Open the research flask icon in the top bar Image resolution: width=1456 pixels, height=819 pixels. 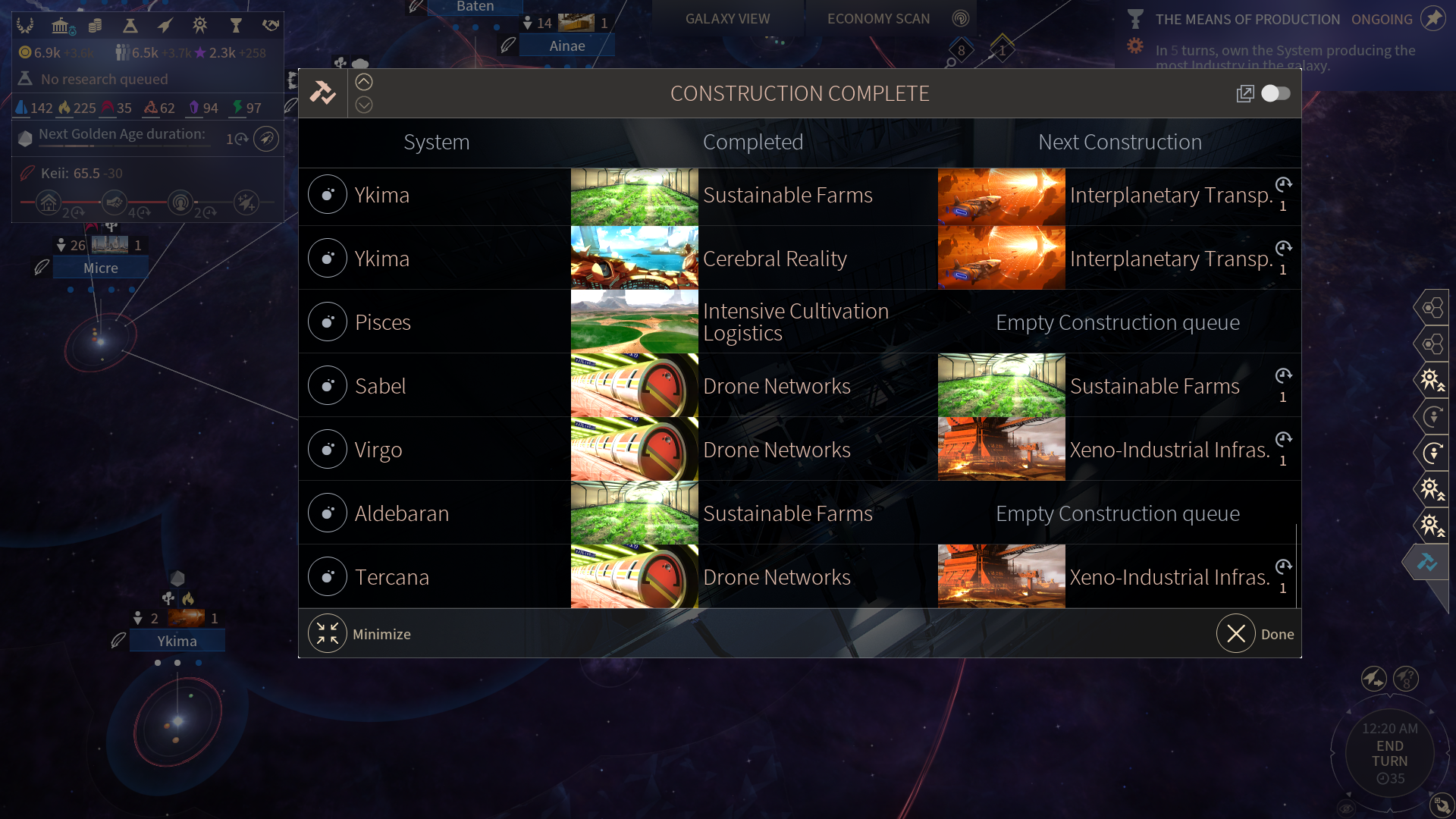click(x=130, y=26)
